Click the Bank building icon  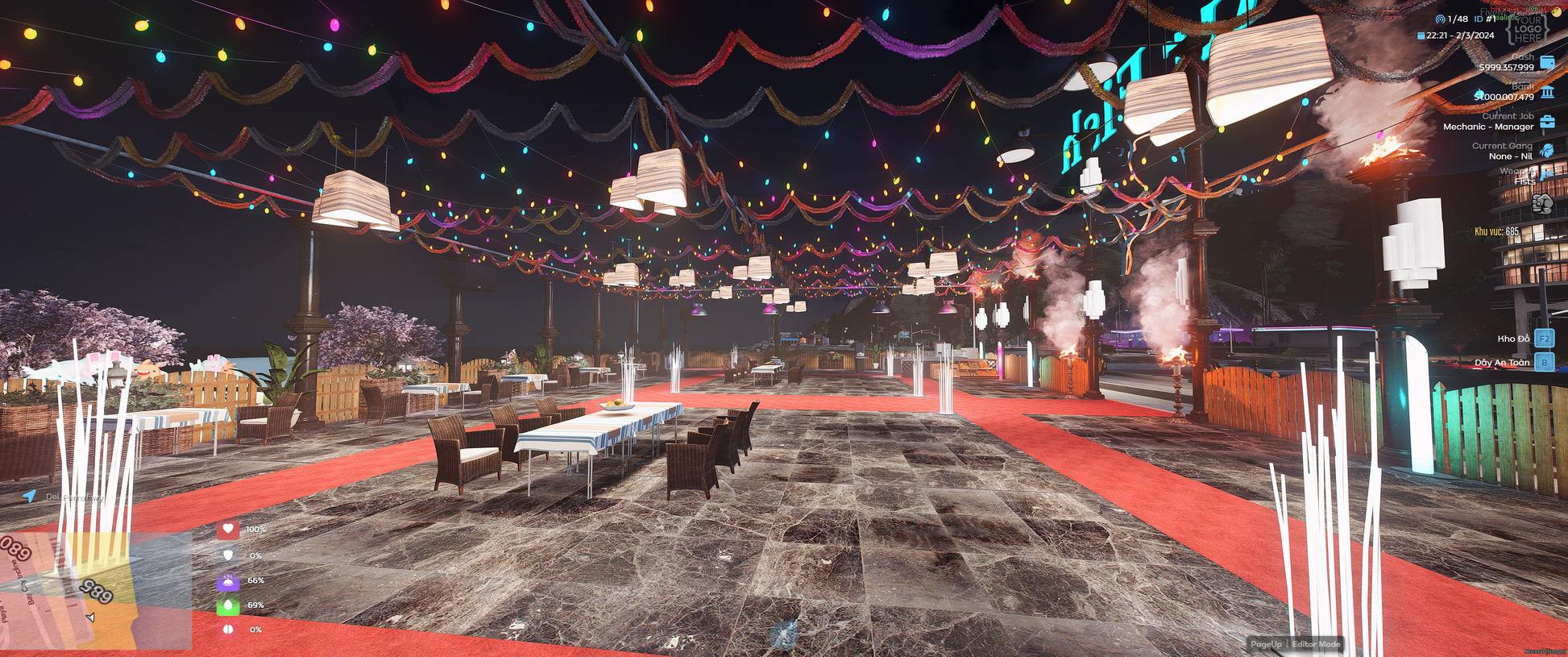(1547, 93)
